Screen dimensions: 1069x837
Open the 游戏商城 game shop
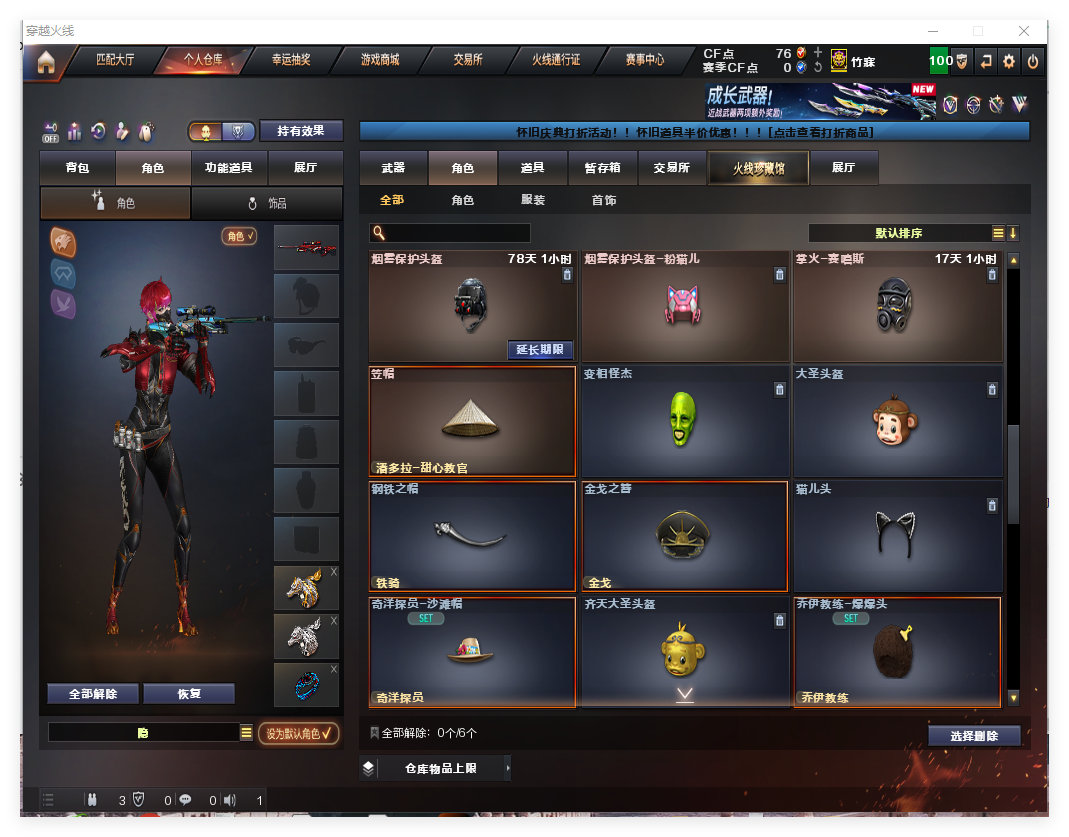(x=380, y=60)
